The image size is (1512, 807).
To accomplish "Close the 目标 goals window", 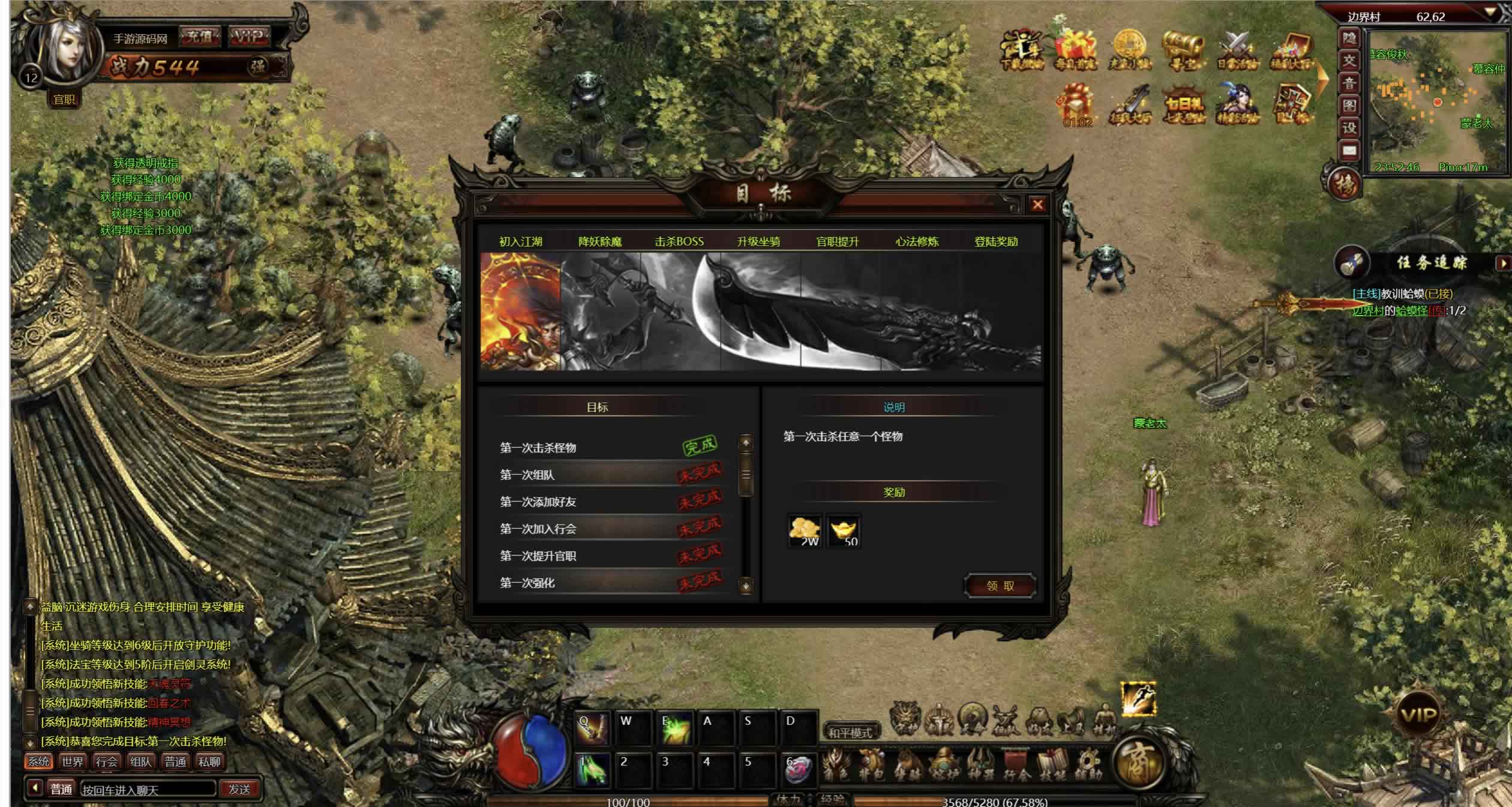I will [1037, 205].
